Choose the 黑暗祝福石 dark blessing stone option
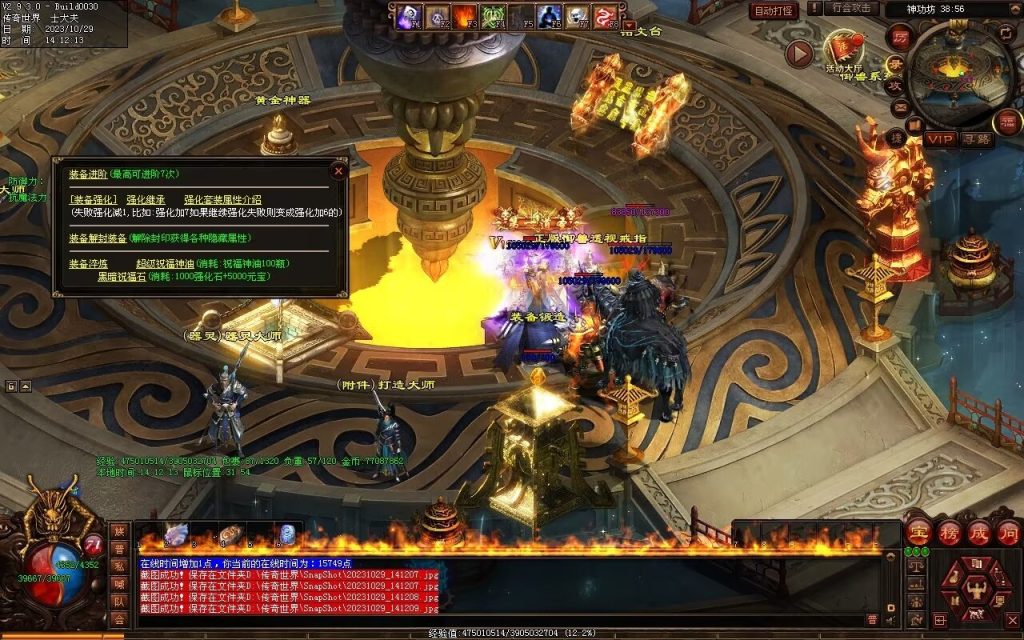The image size is (1024, 640). point(121,276)
